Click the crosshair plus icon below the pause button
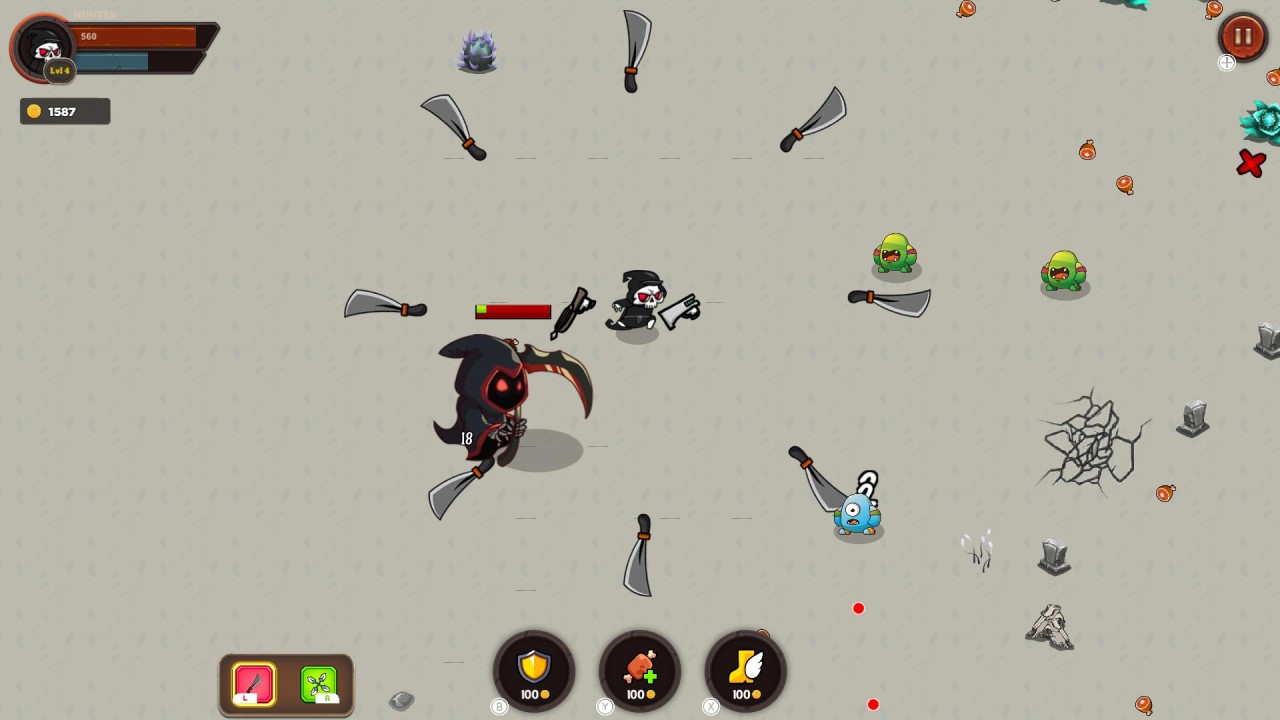 1227,63
